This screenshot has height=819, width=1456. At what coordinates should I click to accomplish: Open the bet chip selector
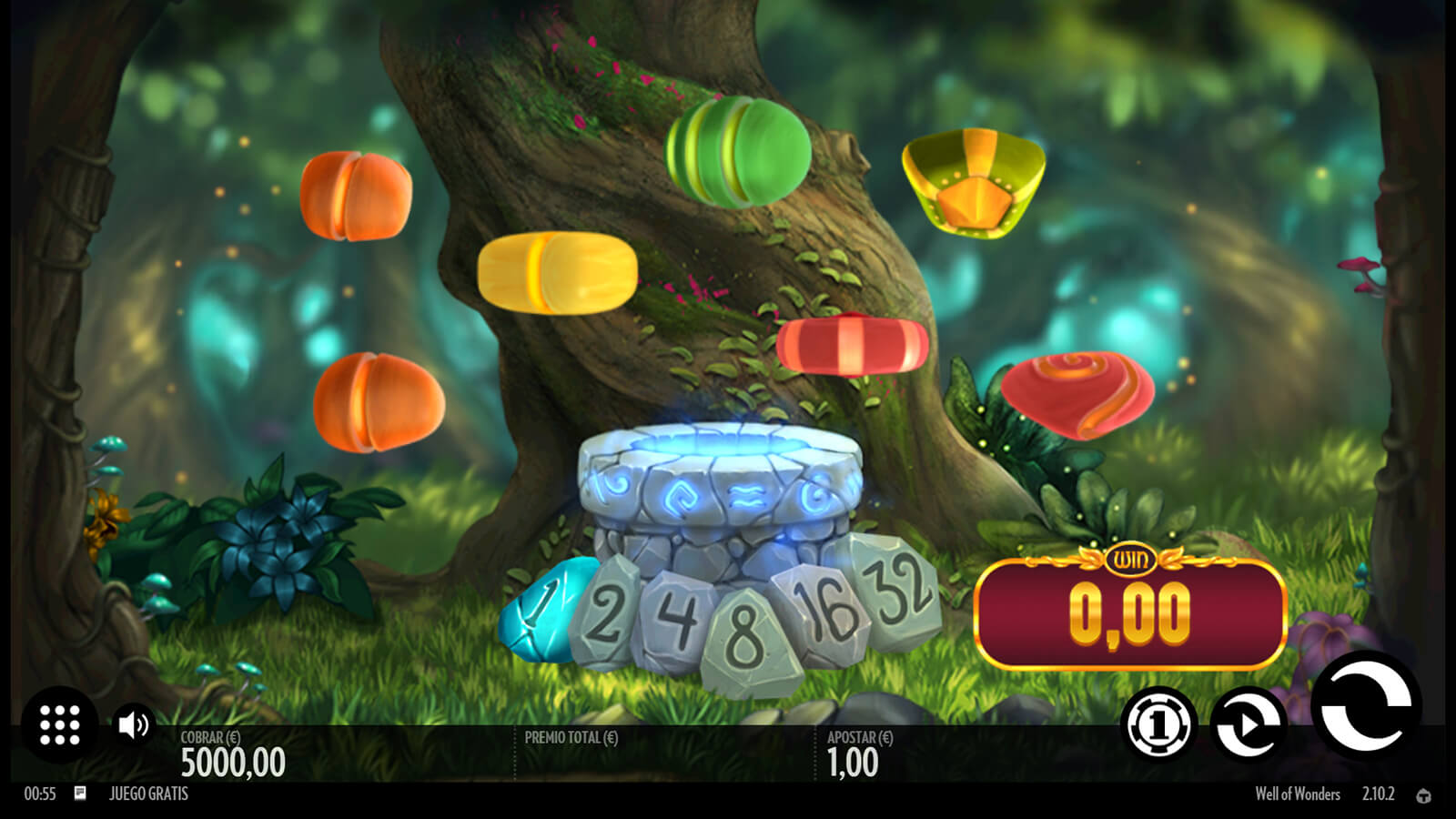pos(1158,724)
